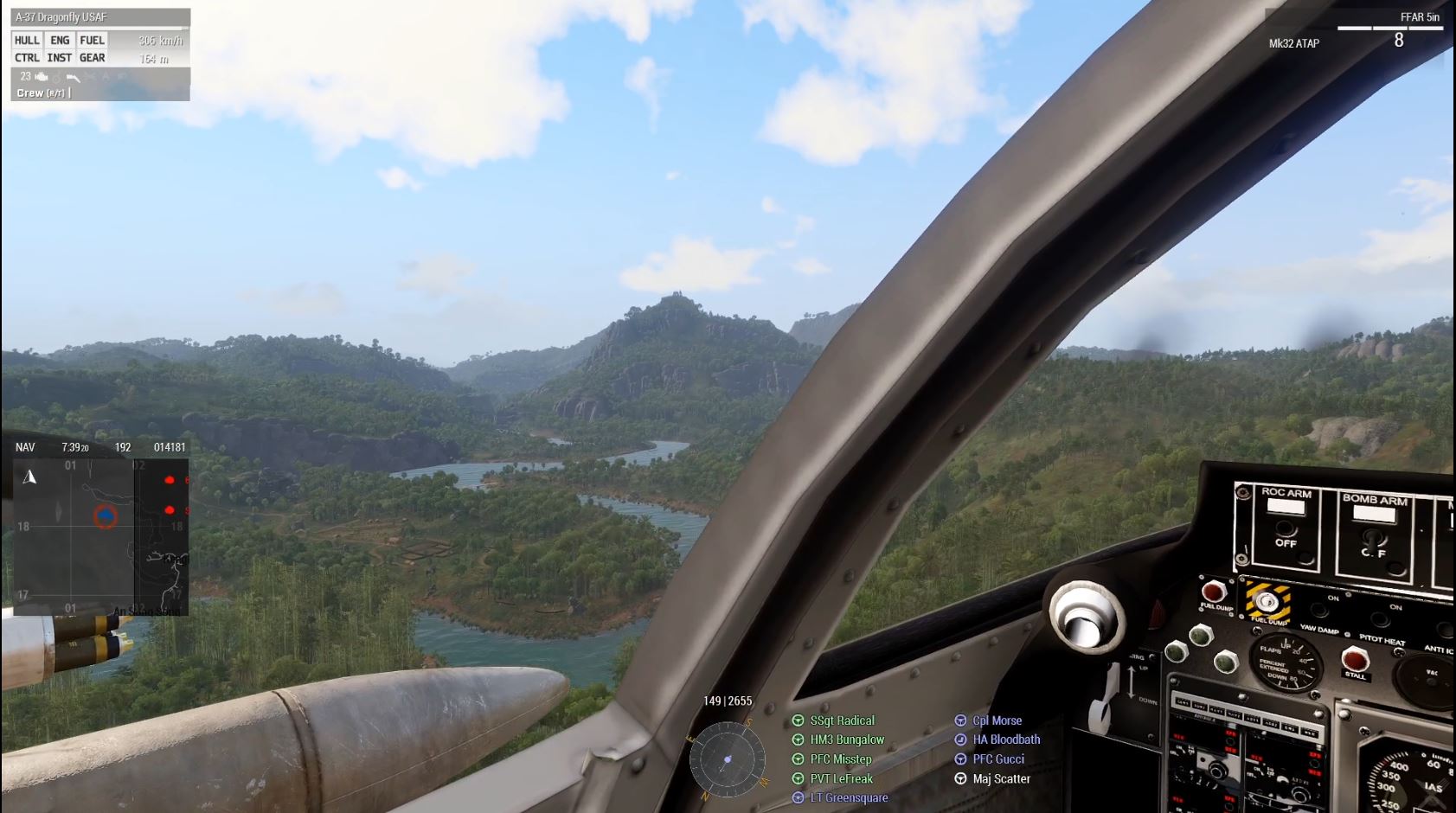Click the ENG status indicator
The width and height of the screenshot is (1456, 813).
[60, 40]
